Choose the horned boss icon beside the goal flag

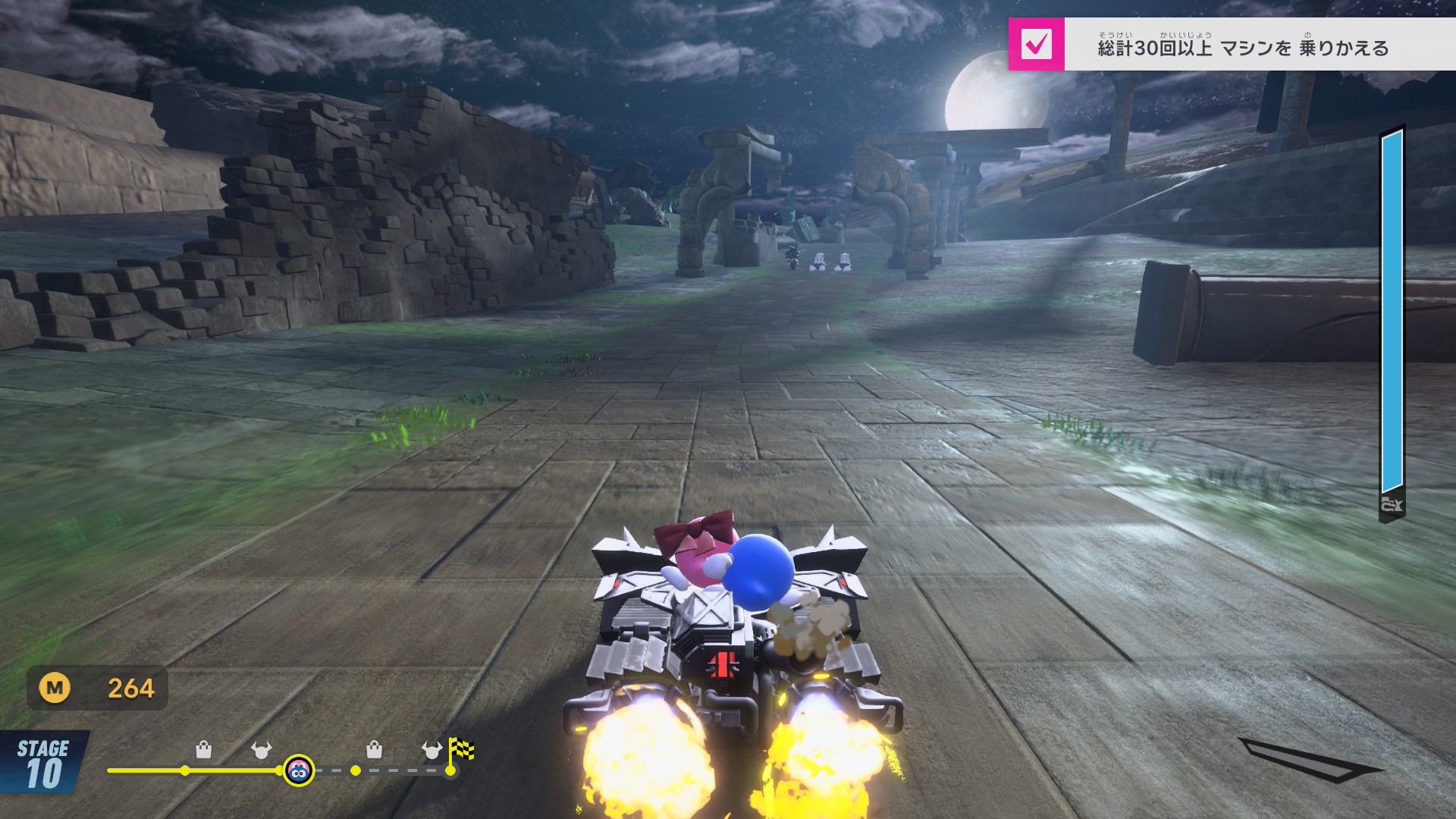(x=431, y=750)
